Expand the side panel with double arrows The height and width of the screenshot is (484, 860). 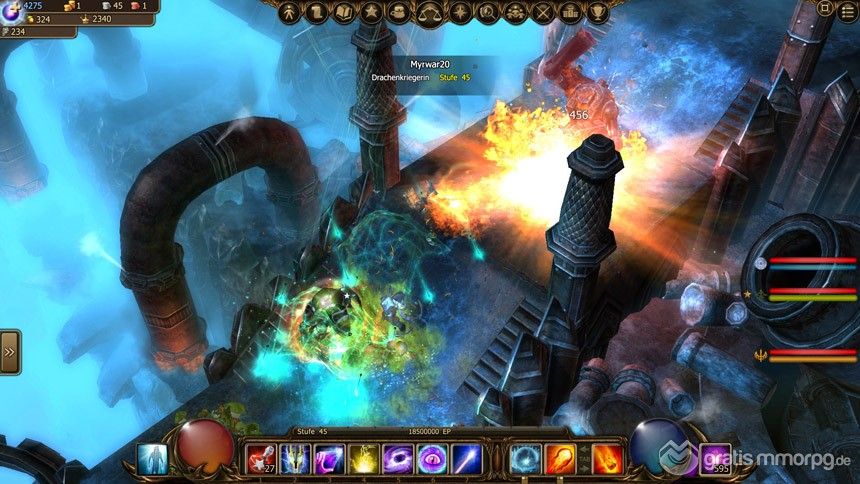(x=9, y=352)
